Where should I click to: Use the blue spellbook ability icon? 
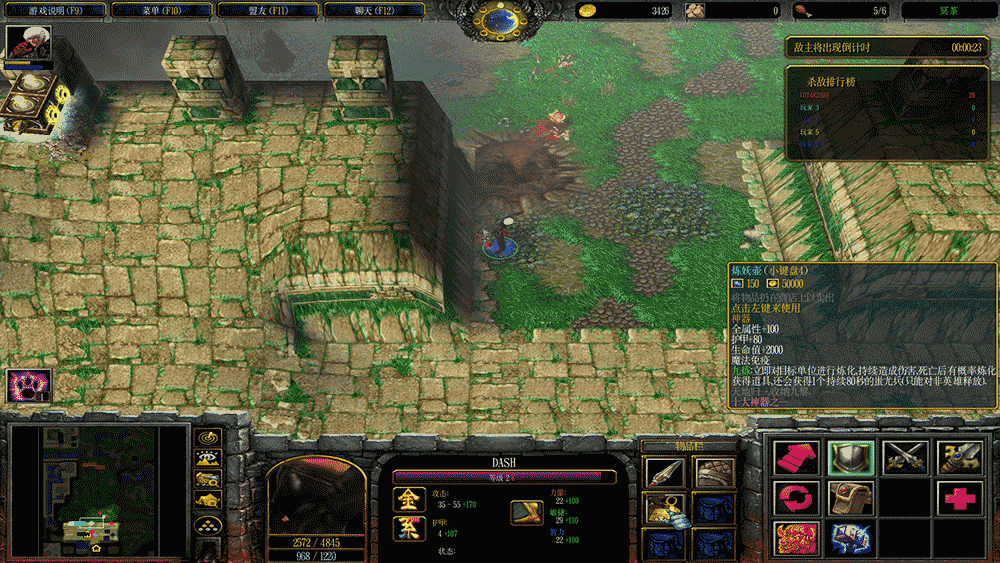851,537
